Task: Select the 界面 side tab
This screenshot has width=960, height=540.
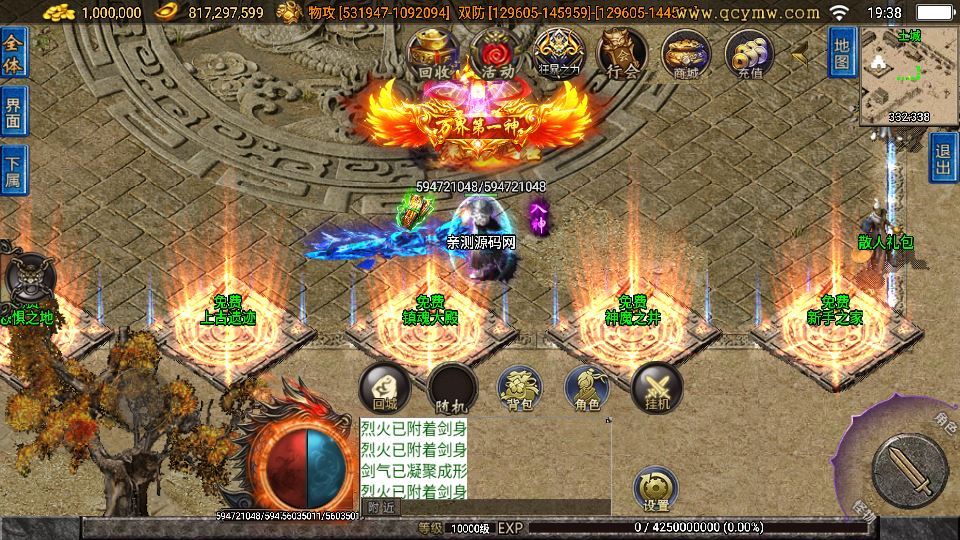Action: click(14, 112)
